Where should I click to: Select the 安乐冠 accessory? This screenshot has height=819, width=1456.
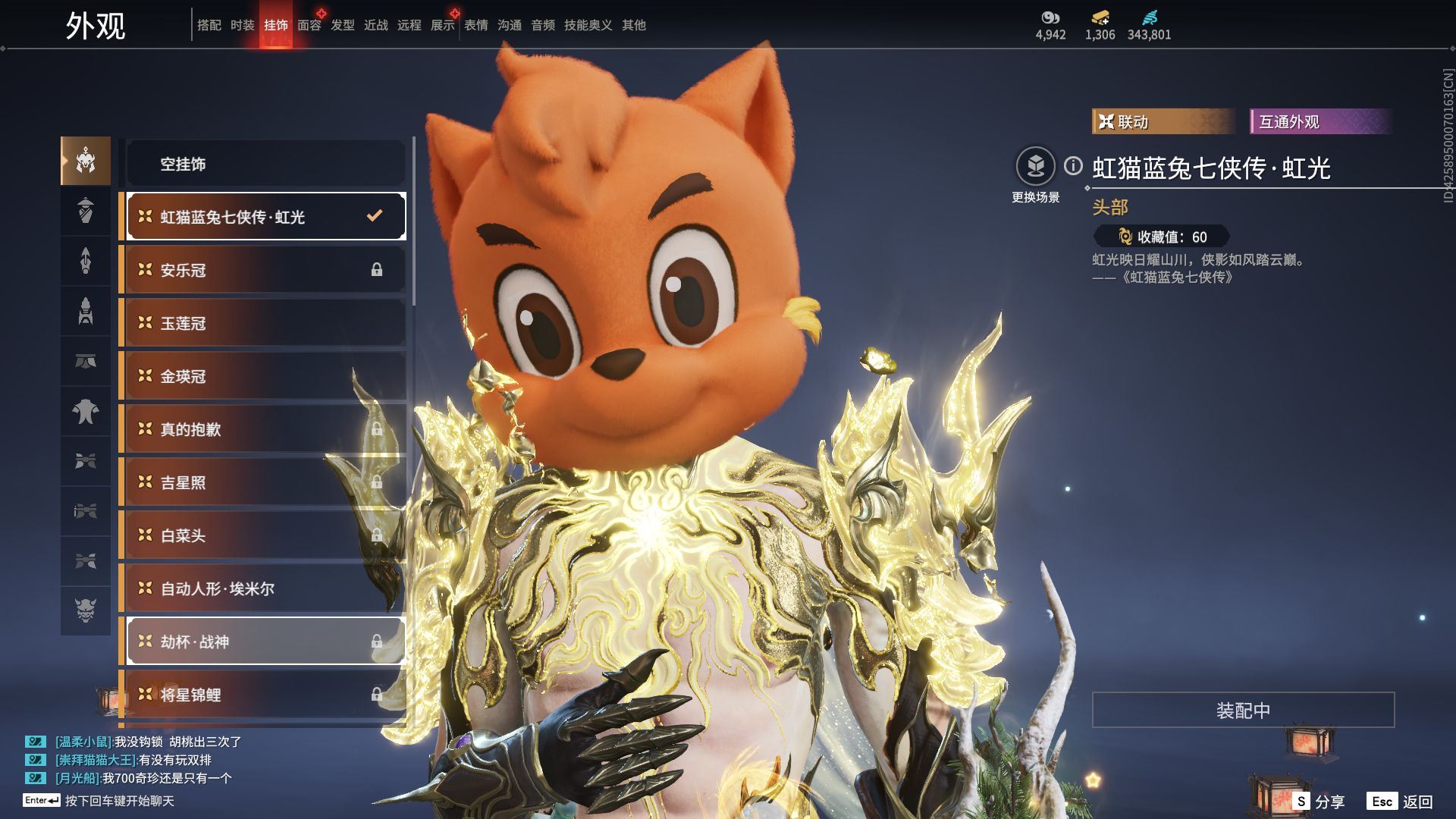point(265,270)
